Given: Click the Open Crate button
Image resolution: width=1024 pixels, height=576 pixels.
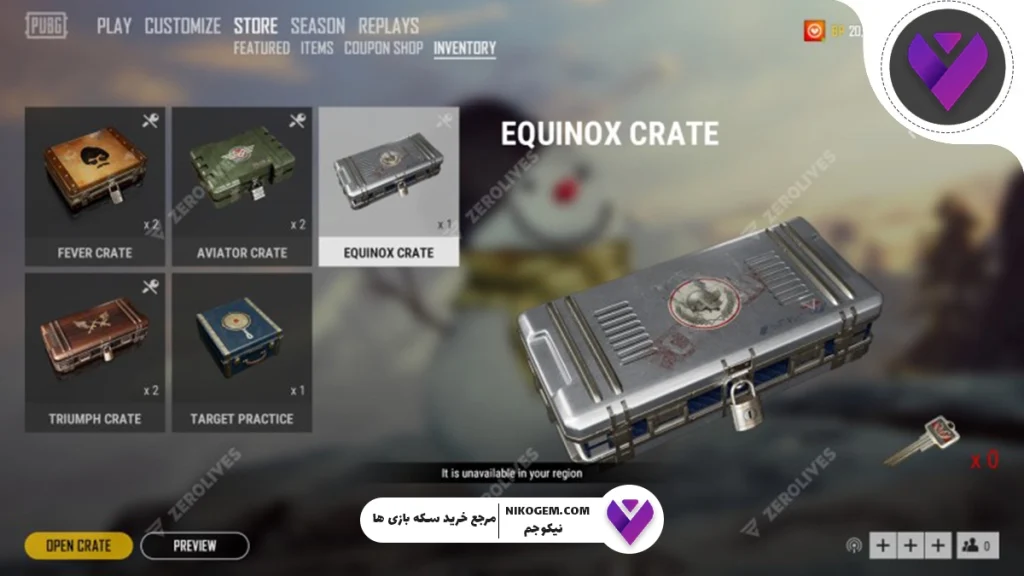Looking at the screenshot, I should tap(78, 546).
